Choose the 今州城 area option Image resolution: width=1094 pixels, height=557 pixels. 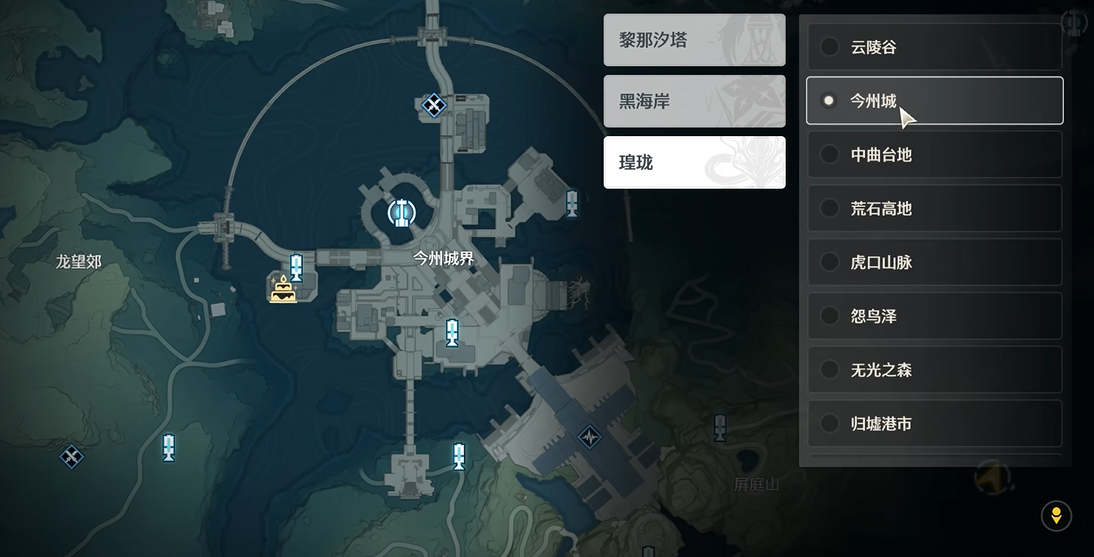click(934, 101)
